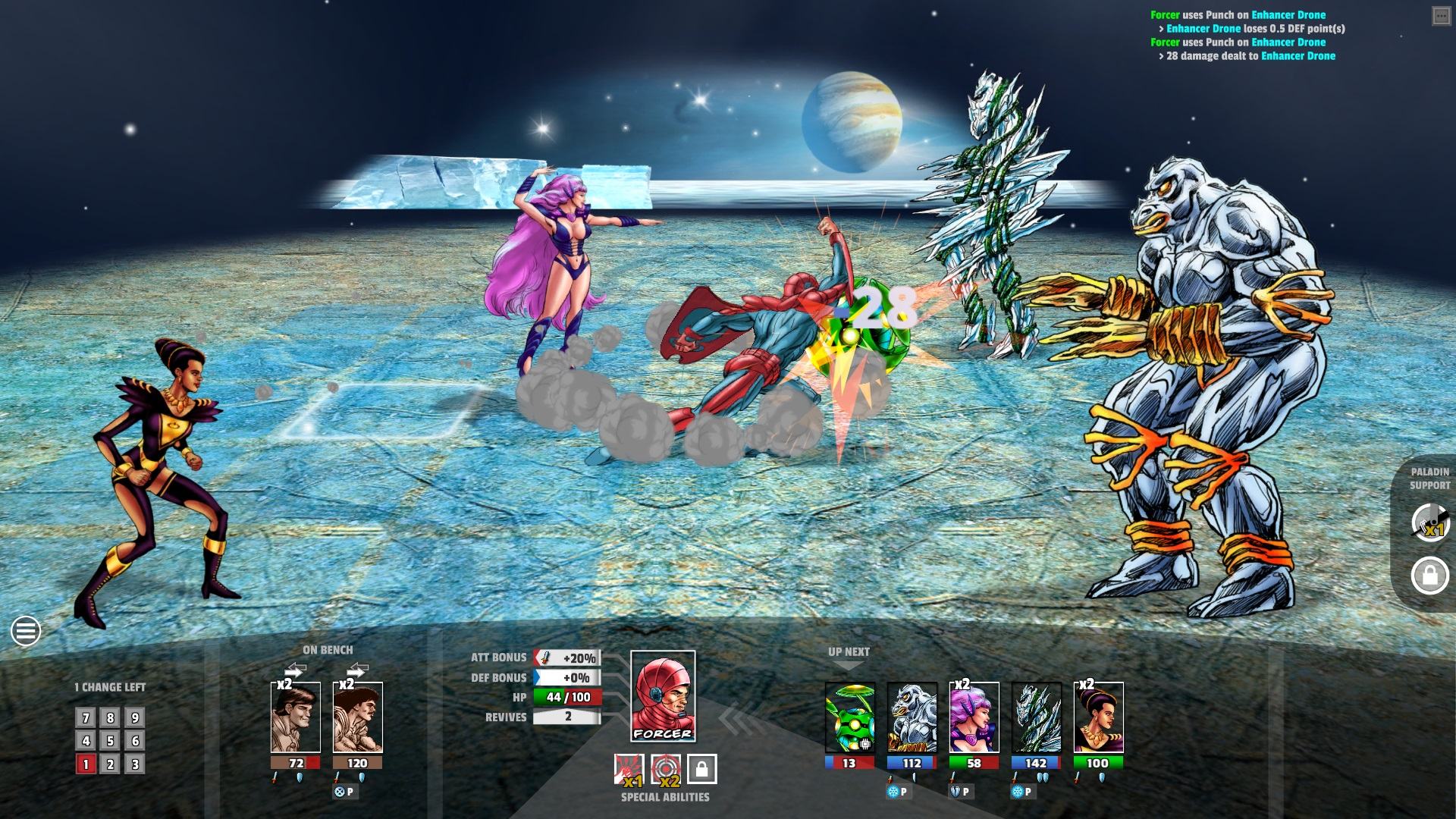Pick position tile 9 on the grid
The image size is (1456, 819).
point(135,717)
